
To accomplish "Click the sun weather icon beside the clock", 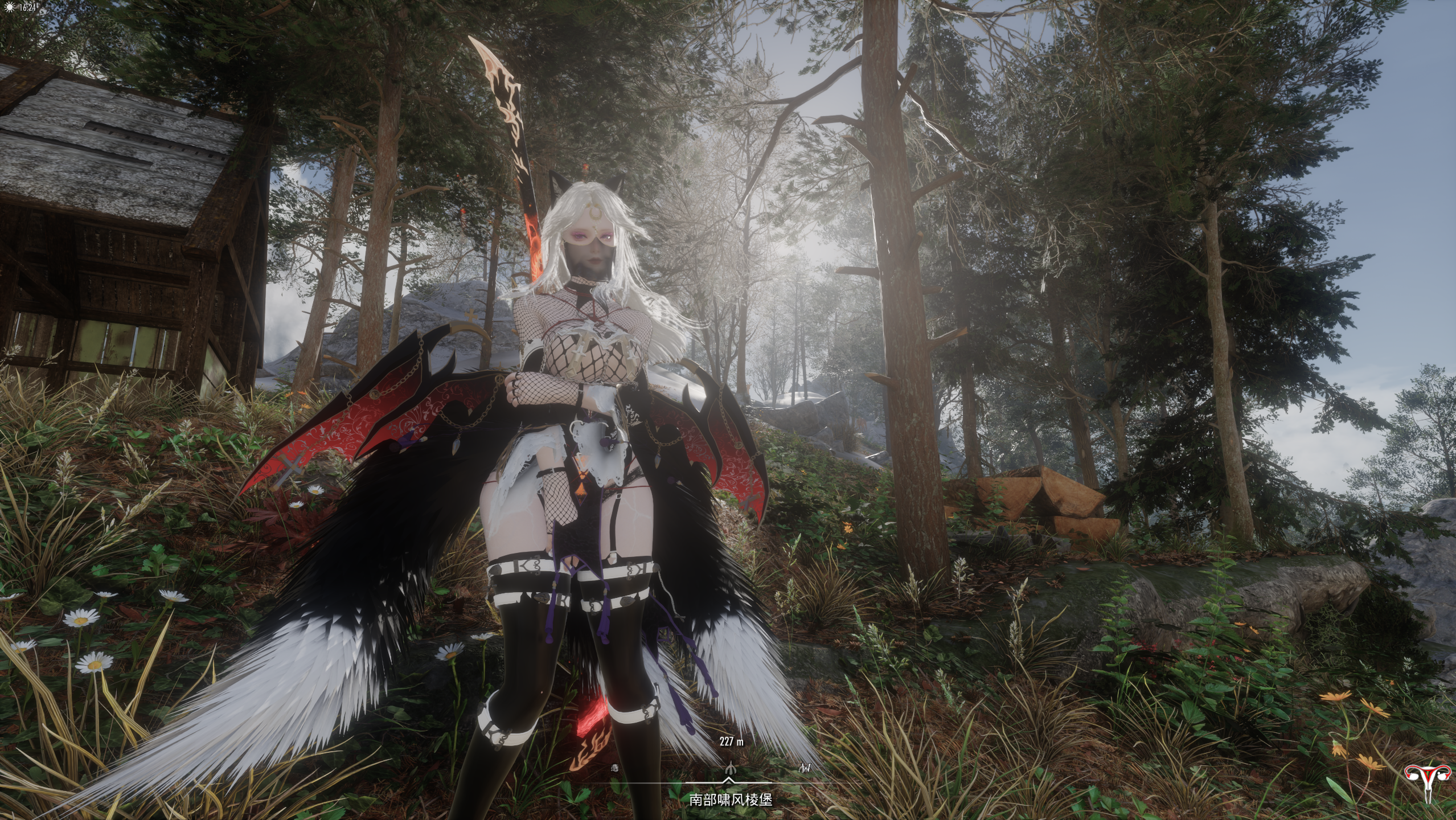I will (9, 7).
